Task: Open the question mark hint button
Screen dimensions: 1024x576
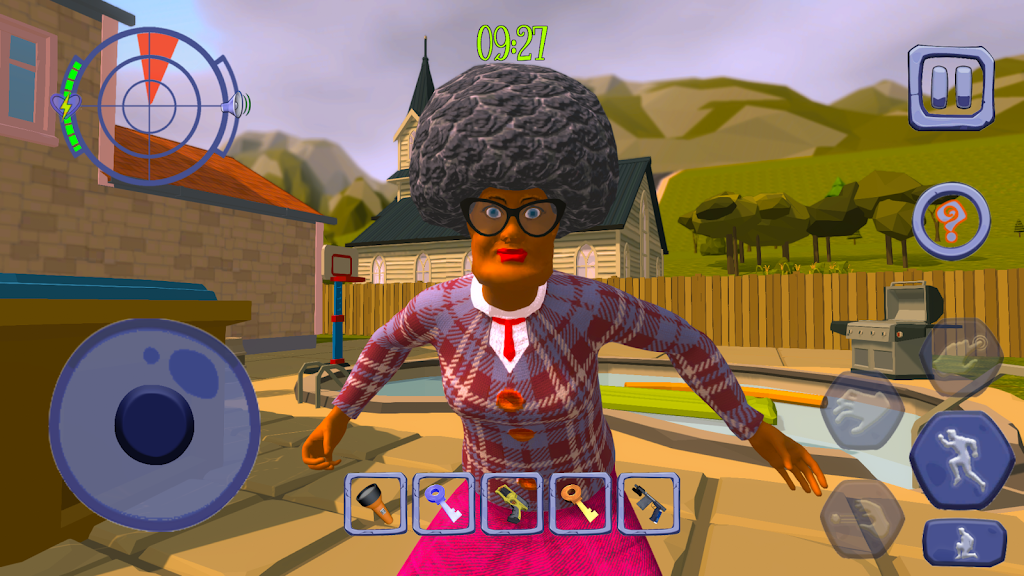Action: (x=951, y=221)
